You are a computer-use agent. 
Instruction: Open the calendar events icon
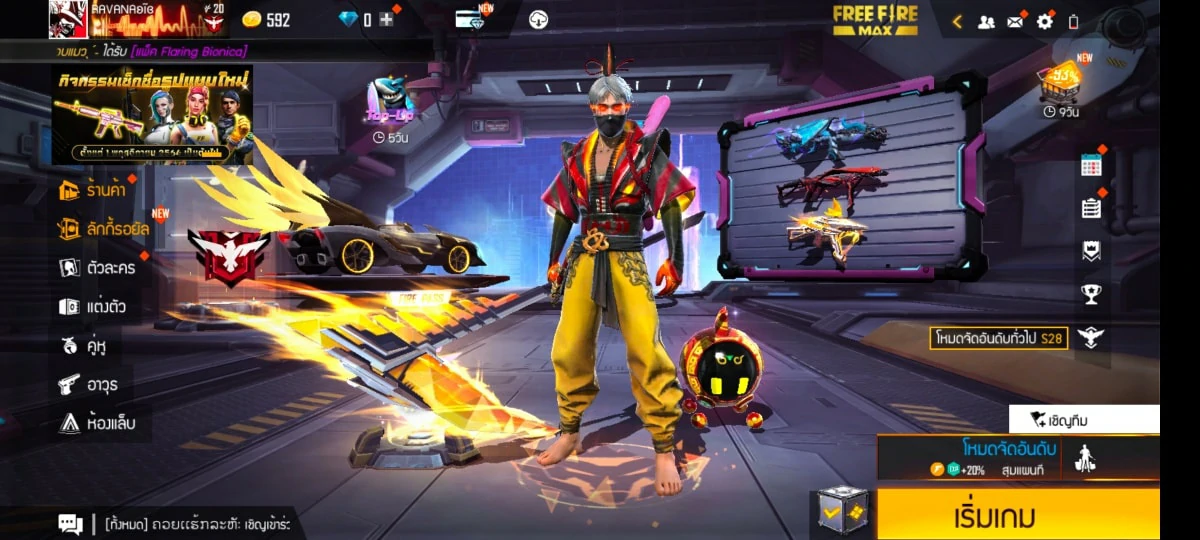(1091, 166)
